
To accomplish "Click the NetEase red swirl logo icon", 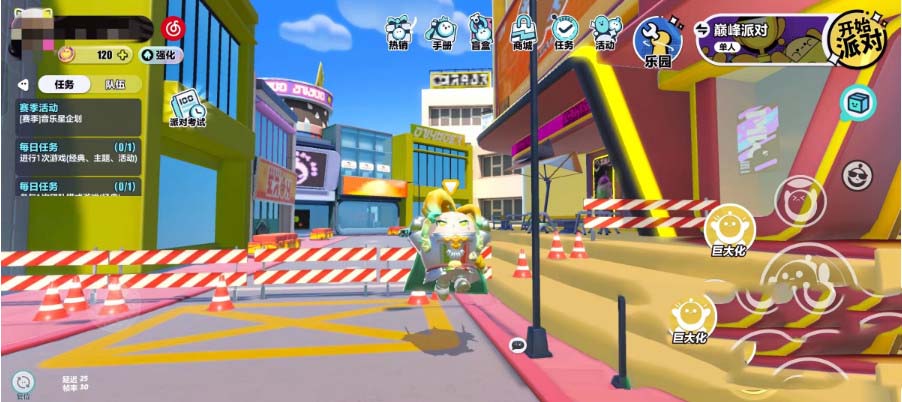I will pyautogui.click(x=173, y=27).
